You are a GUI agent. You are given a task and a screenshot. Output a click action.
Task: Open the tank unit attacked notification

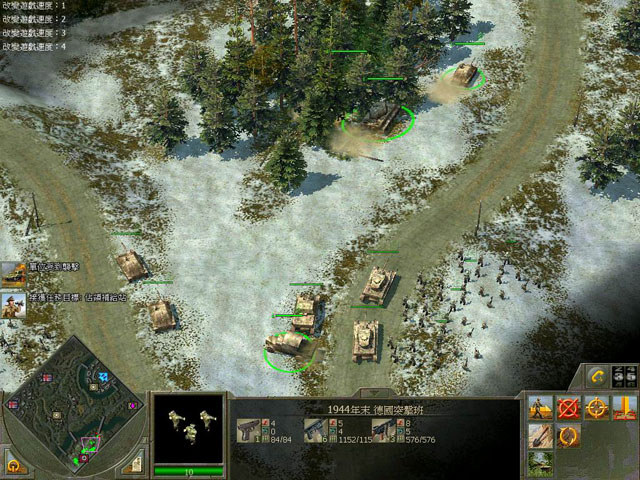[x=13, y=273]
